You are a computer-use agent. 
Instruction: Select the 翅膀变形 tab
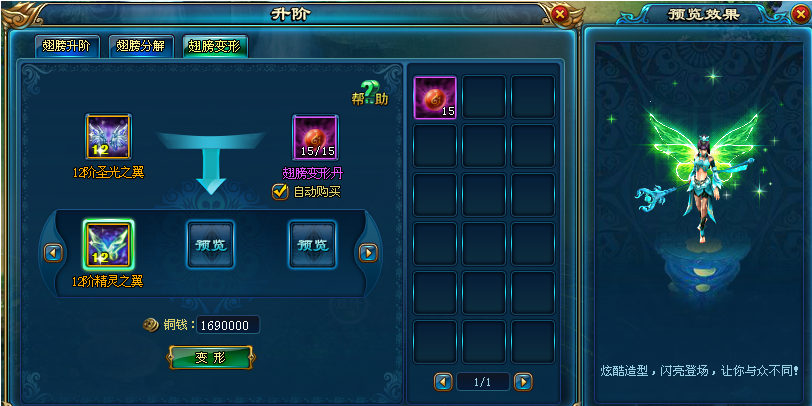pyautogui.click(x=214, y=46)
